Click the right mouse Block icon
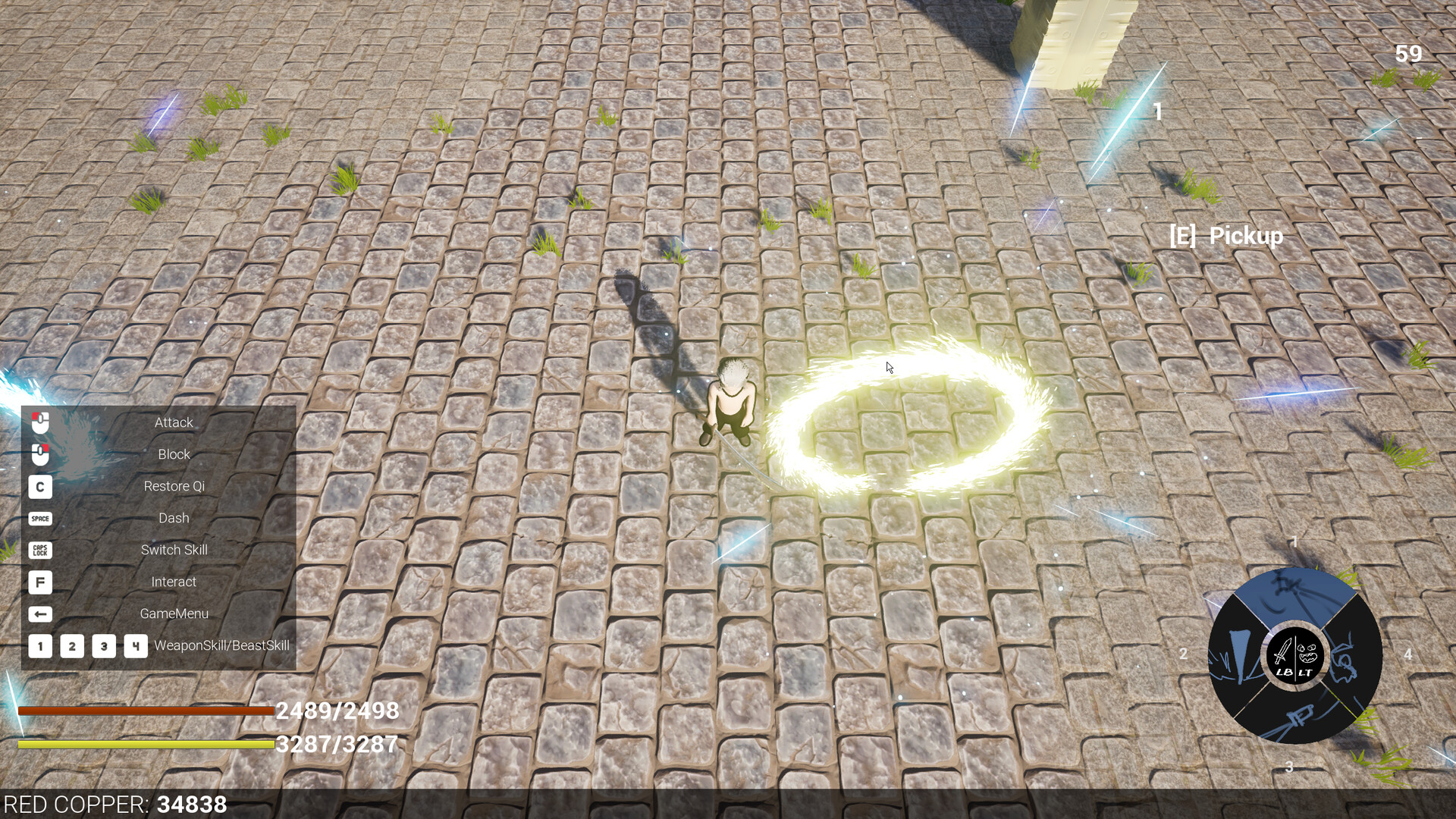Viewport: 1456px width, 819px height. click(x=39, y=454)
